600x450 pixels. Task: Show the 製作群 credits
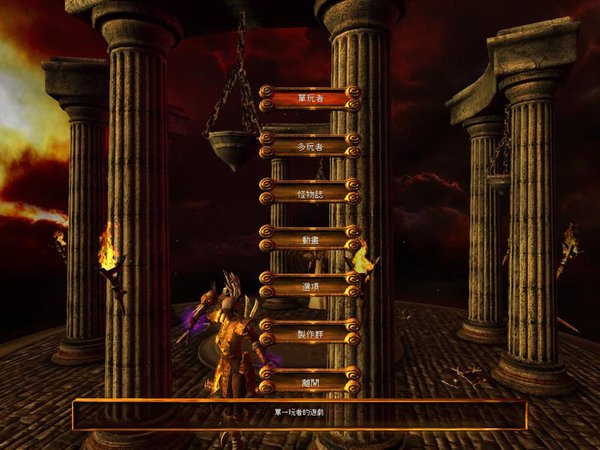click(x=309, y=331)
